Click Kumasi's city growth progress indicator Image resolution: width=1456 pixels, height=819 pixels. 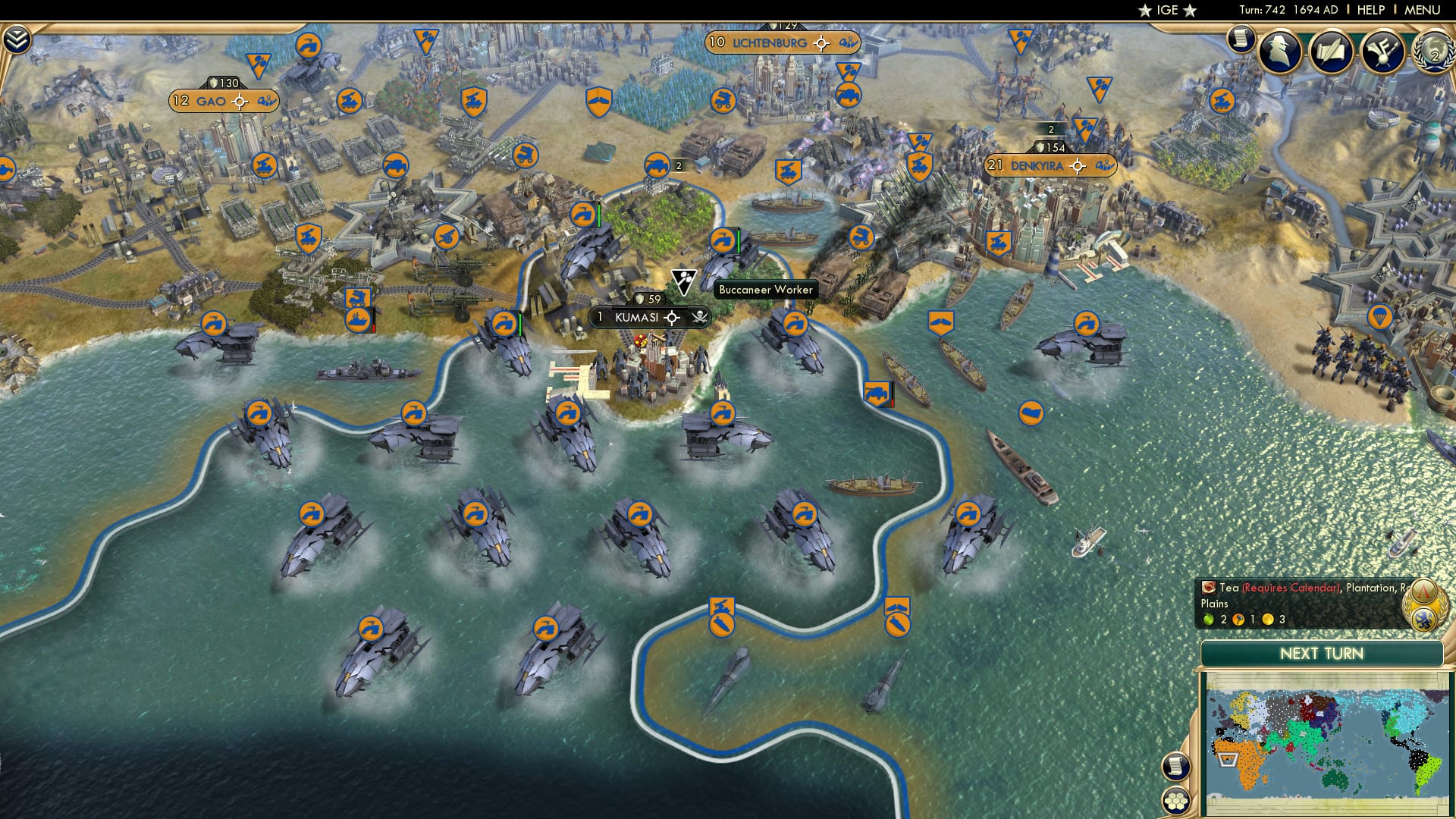[x=670, y=318]
